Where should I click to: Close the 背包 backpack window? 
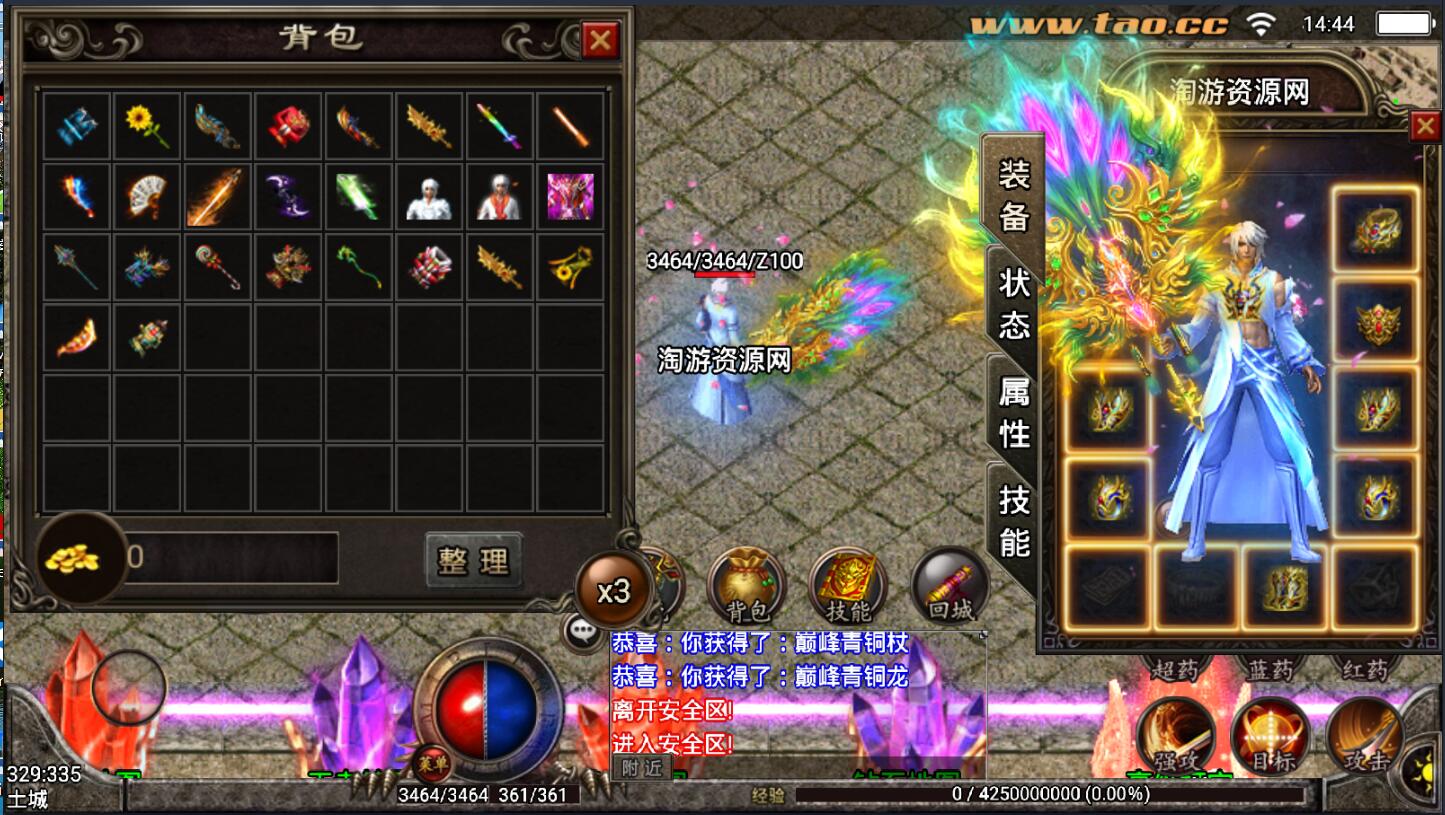coord(600,41)
